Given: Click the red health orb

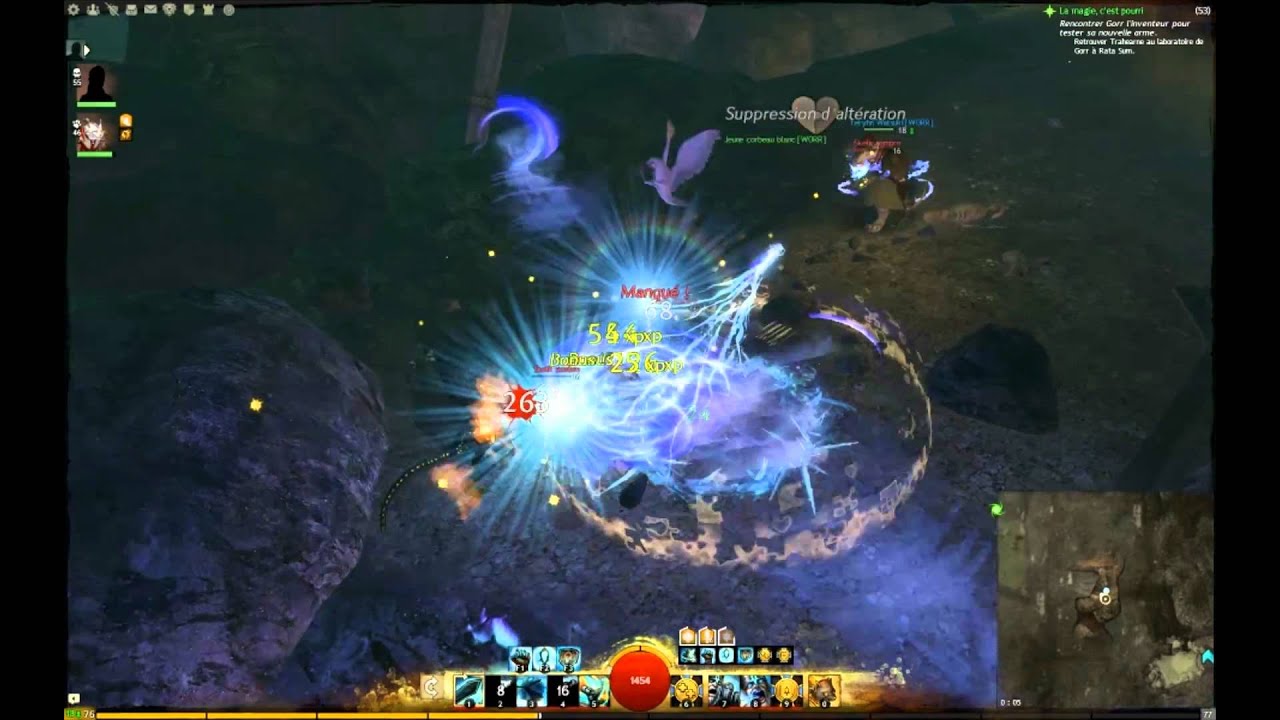Looking at the screenshot, I should 640,682.
